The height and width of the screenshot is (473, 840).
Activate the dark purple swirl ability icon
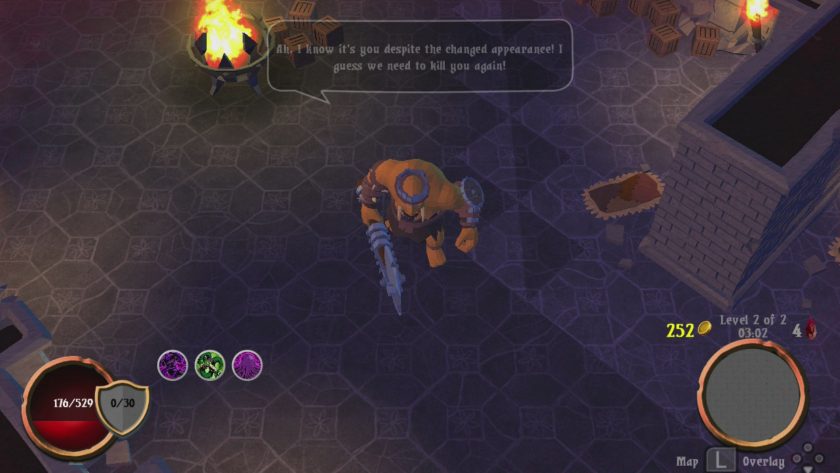pyautogui.click(x=173, y=365)
